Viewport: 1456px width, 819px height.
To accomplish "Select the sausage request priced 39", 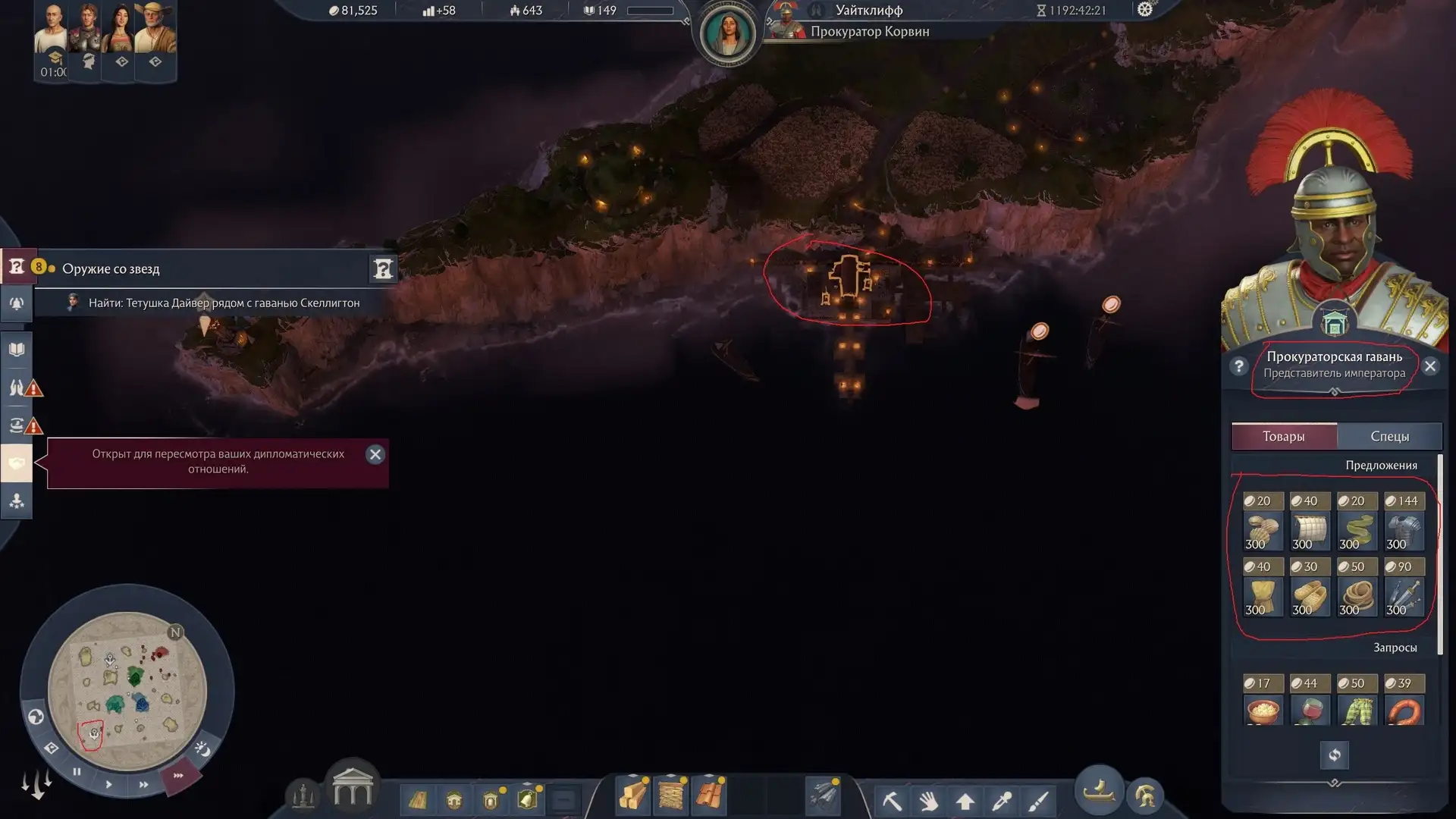I will pyautogui.click(x=1404, y=701).
